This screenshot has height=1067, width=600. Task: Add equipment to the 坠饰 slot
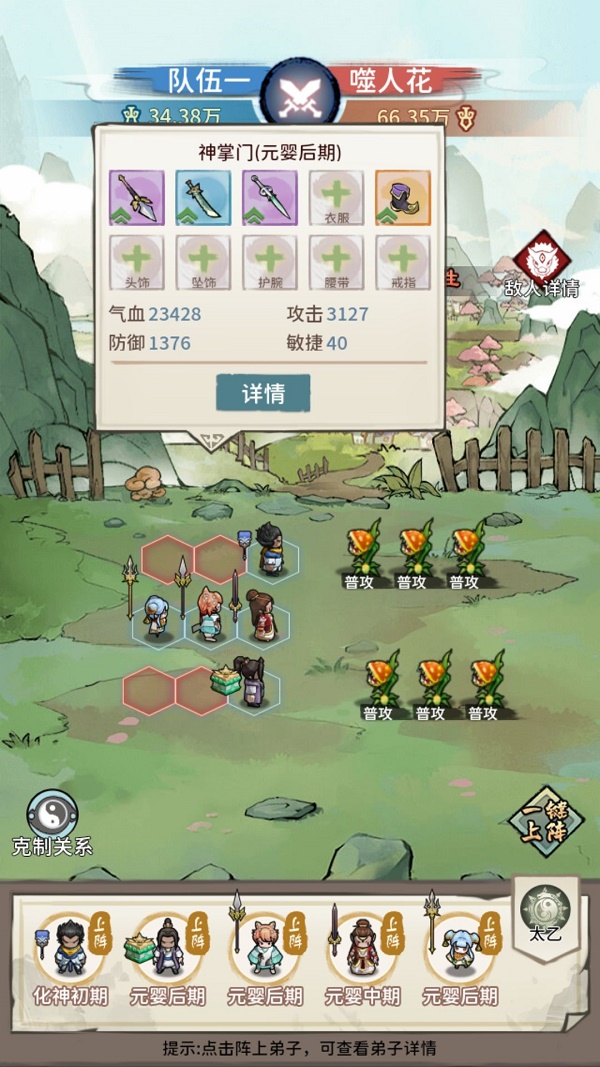click(x=203, y=262)
